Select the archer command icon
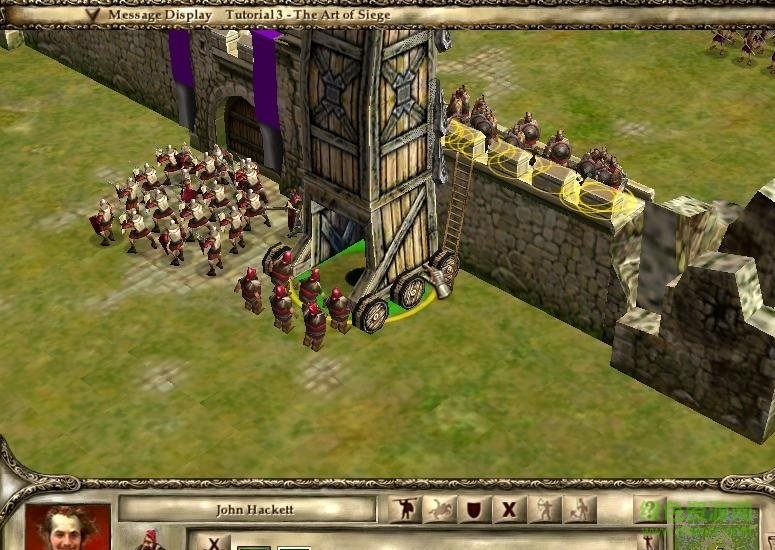 pyautogui.click(x=545, y=509)
